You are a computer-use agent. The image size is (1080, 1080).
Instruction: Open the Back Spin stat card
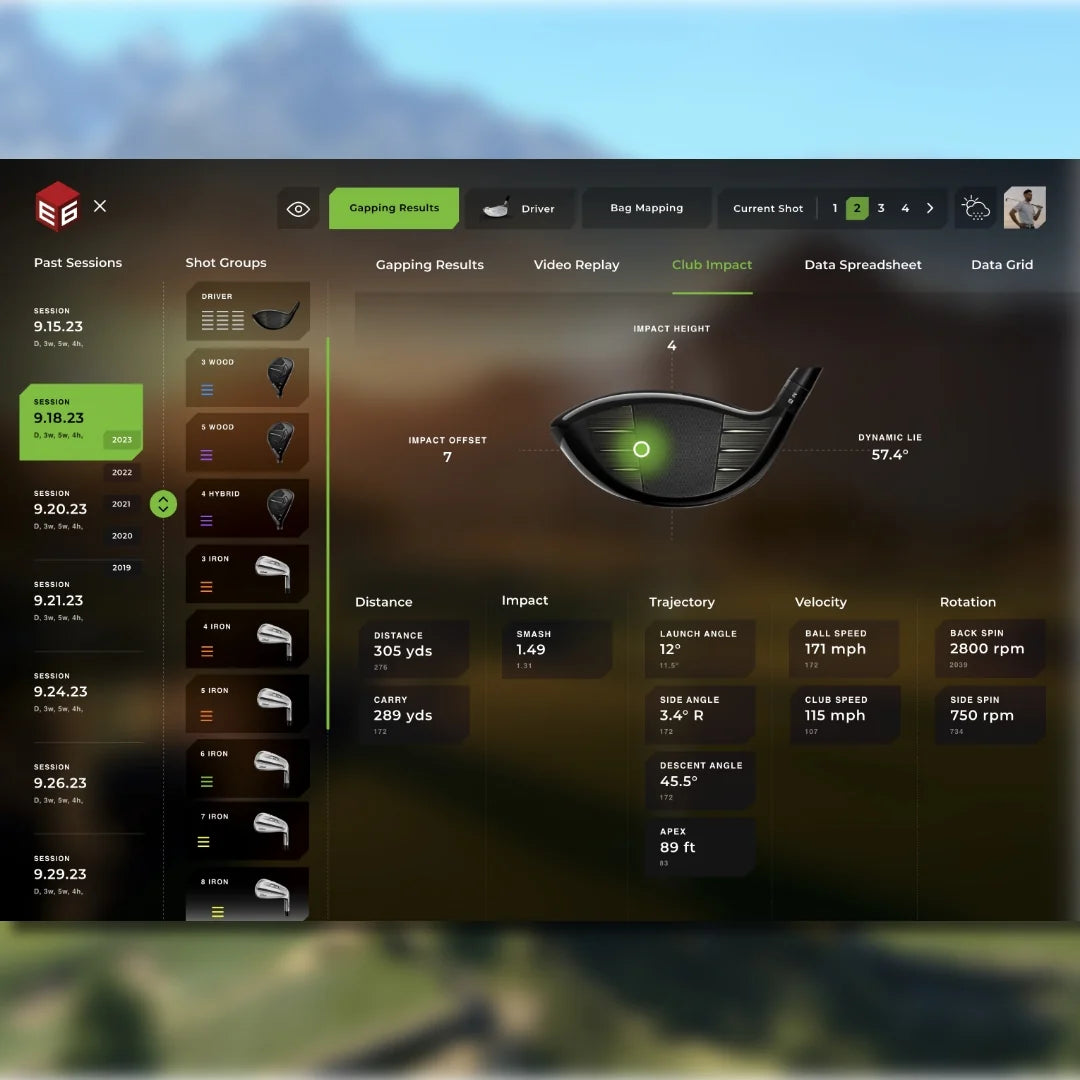tap(989, 648)
